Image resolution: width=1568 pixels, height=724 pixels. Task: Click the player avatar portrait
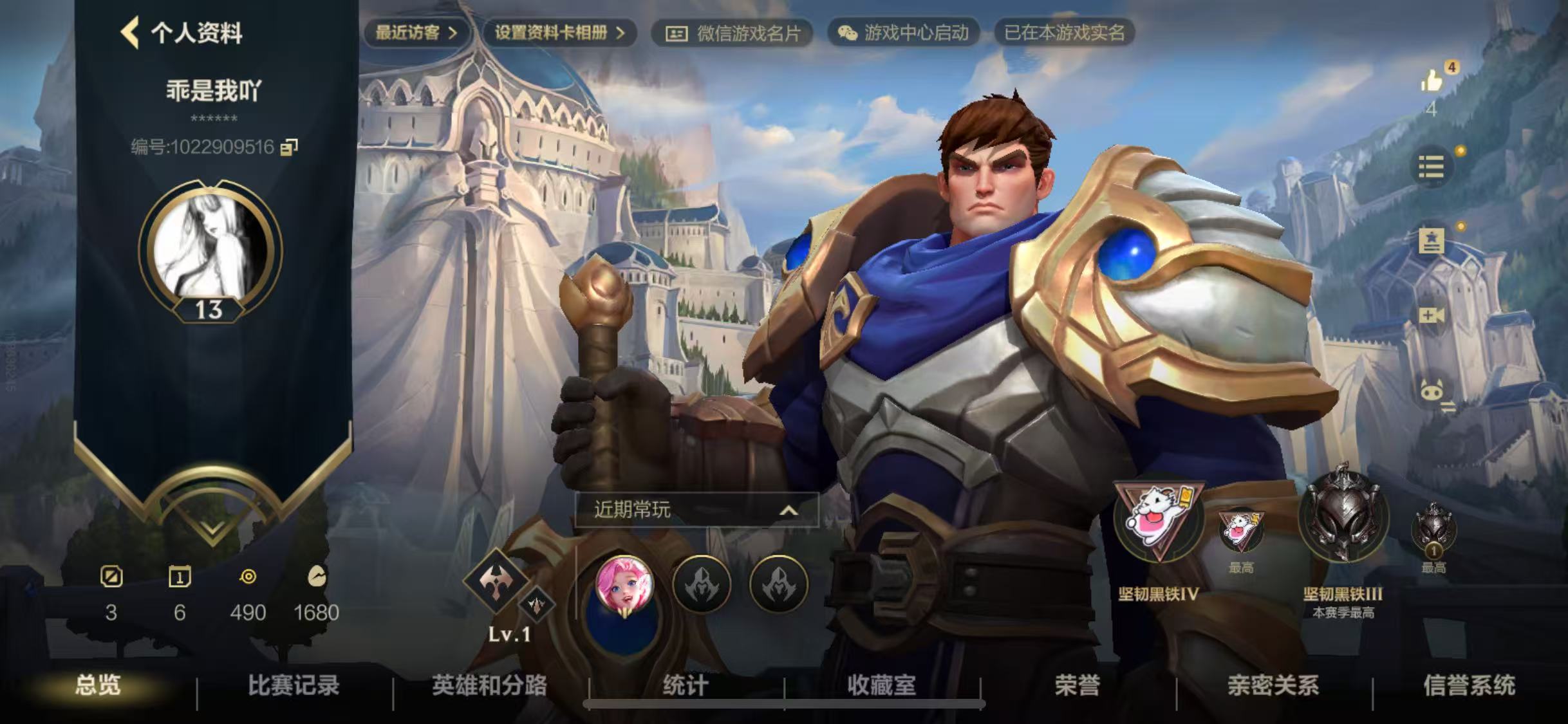(210, 246)
